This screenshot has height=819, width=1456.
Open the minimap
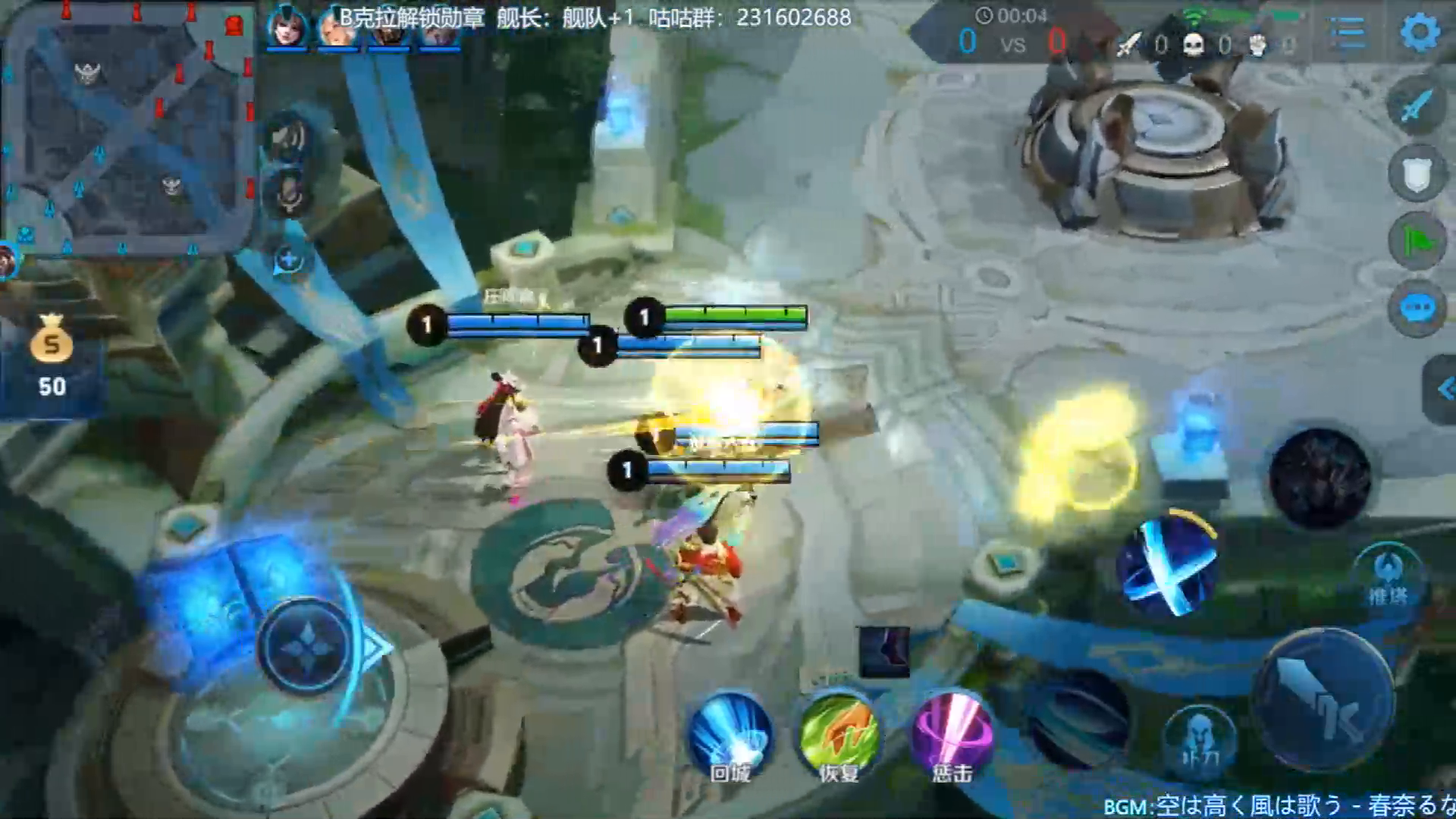pyautogui.click(x=129, y=129)
